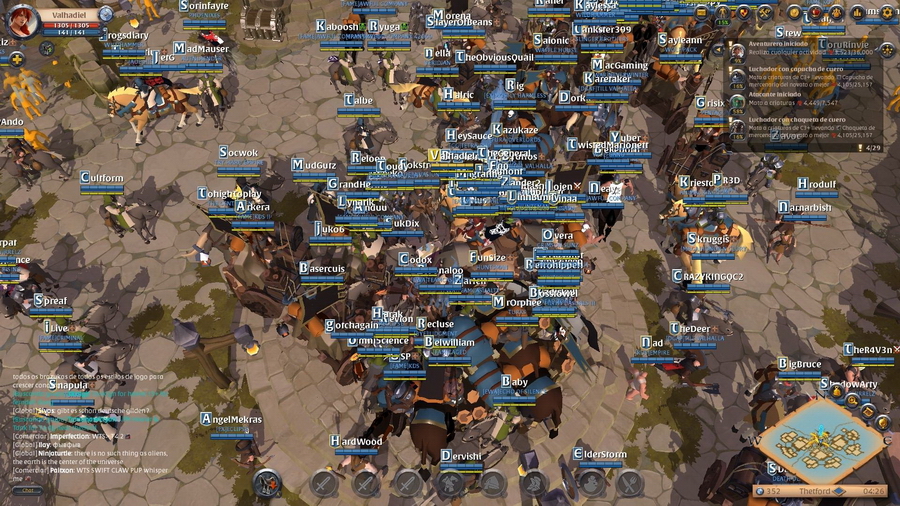900x506 pixels.
Task: Open Valhadiel's character portrait
Action: click(20, 20)
